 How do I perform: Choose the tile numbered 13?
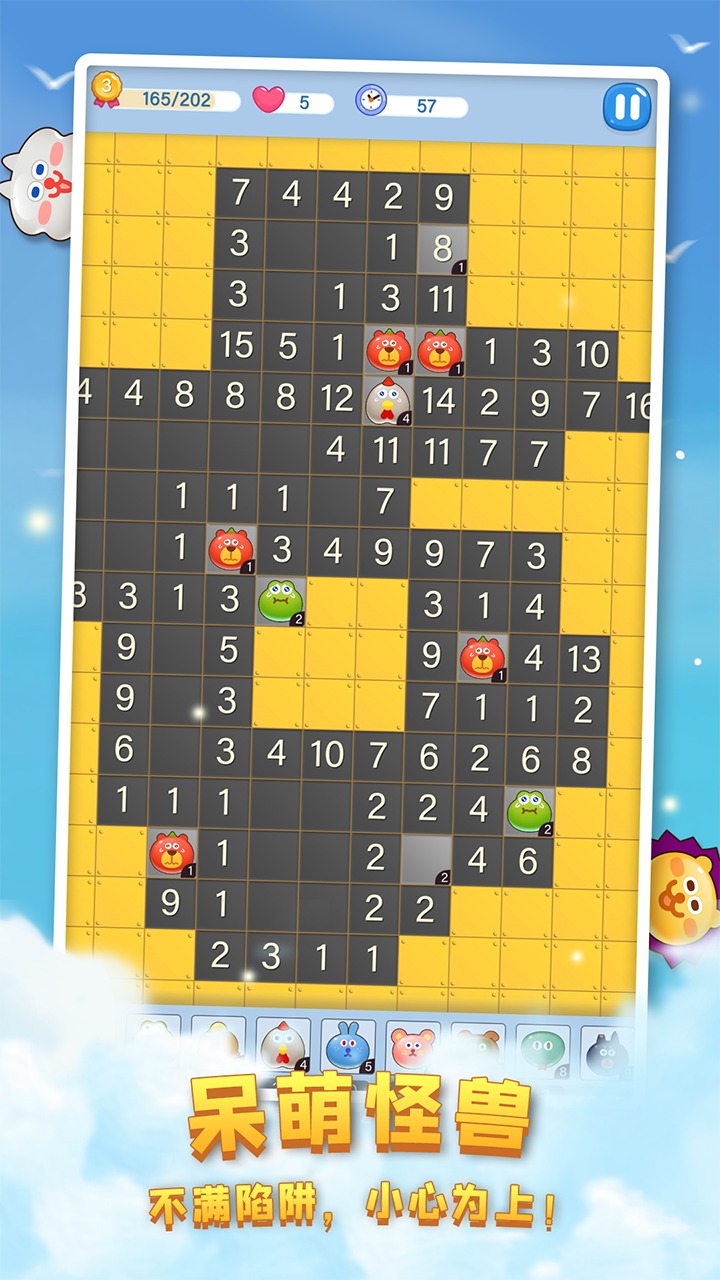tap(584, 657)
